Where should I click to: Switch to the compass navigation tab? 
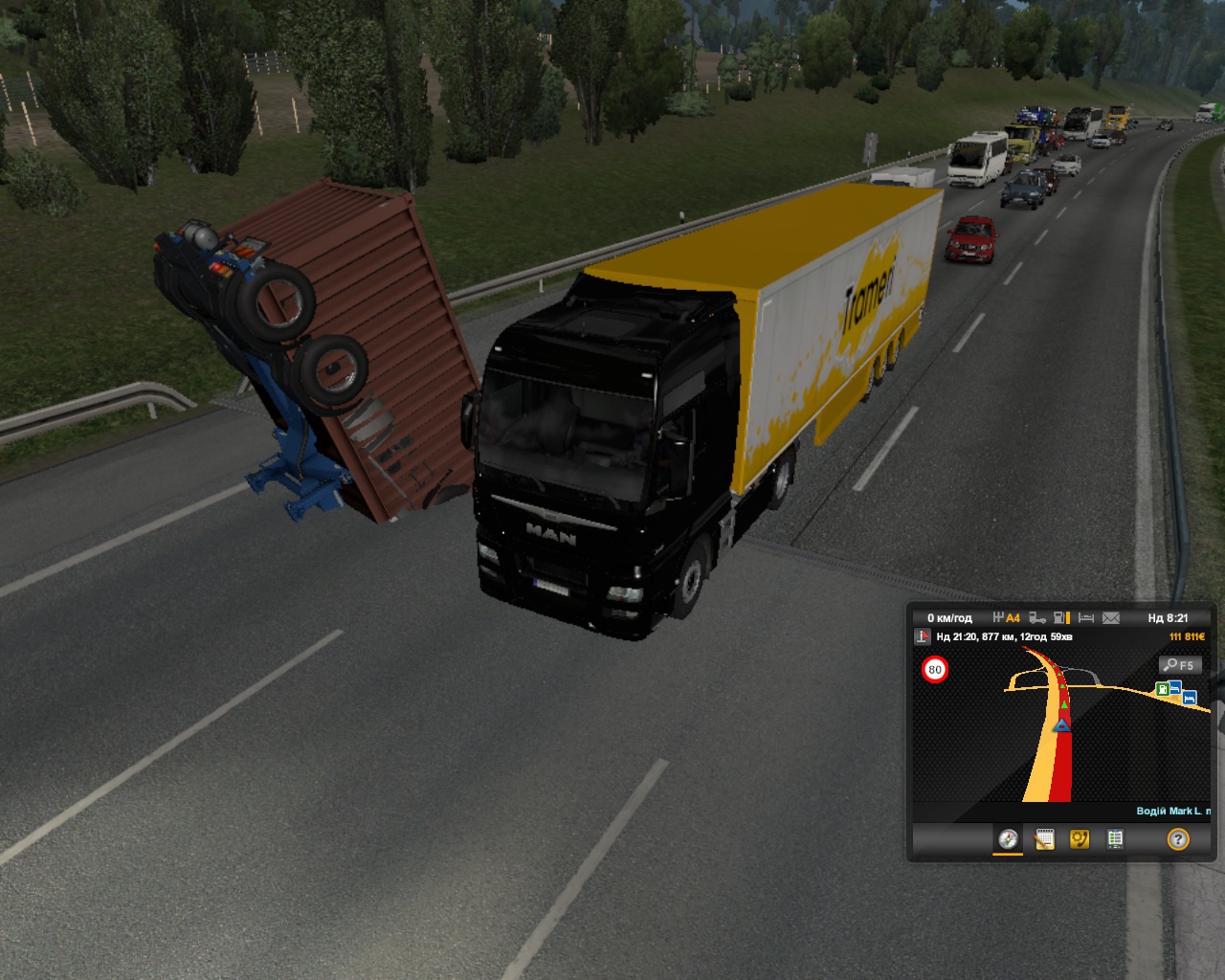tap(1008, 839)
